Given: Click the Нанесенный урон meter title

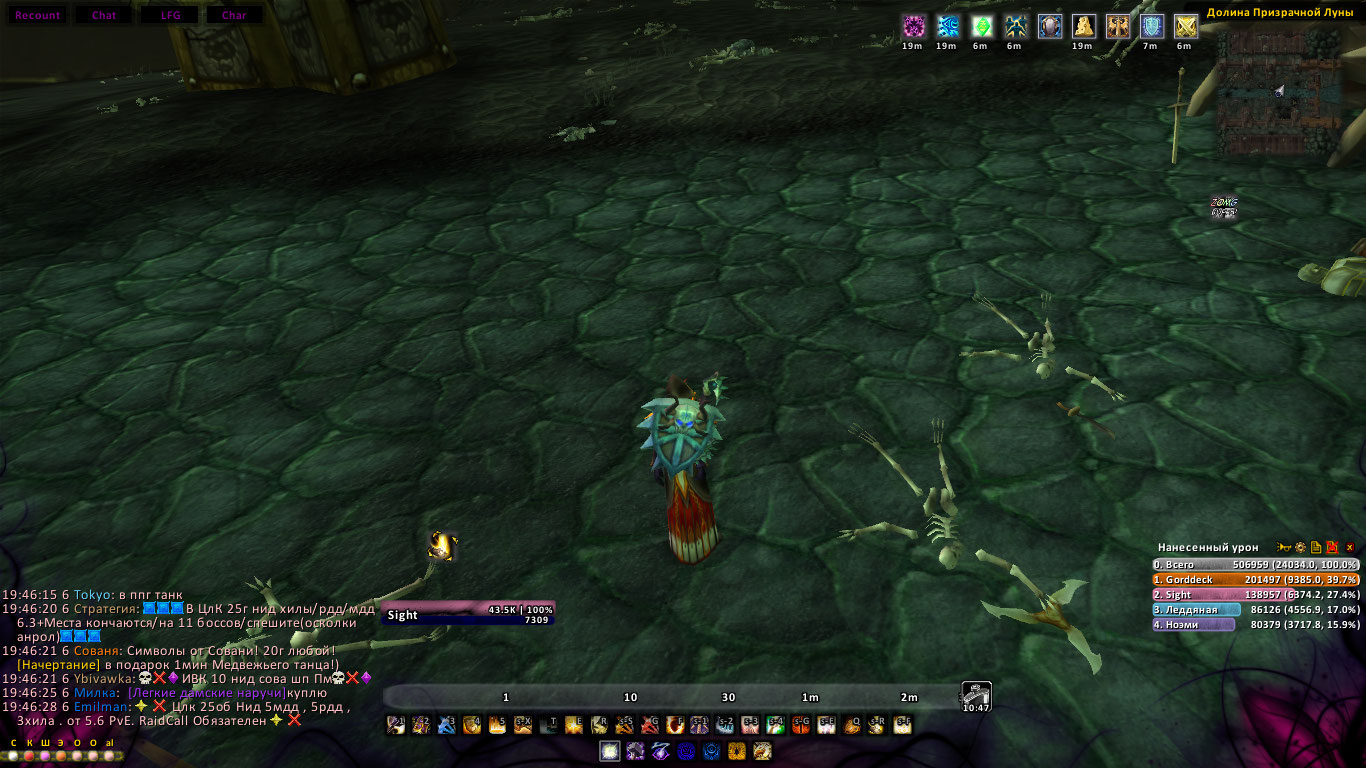Looking at the screenshot, I should coord(1208,548).
